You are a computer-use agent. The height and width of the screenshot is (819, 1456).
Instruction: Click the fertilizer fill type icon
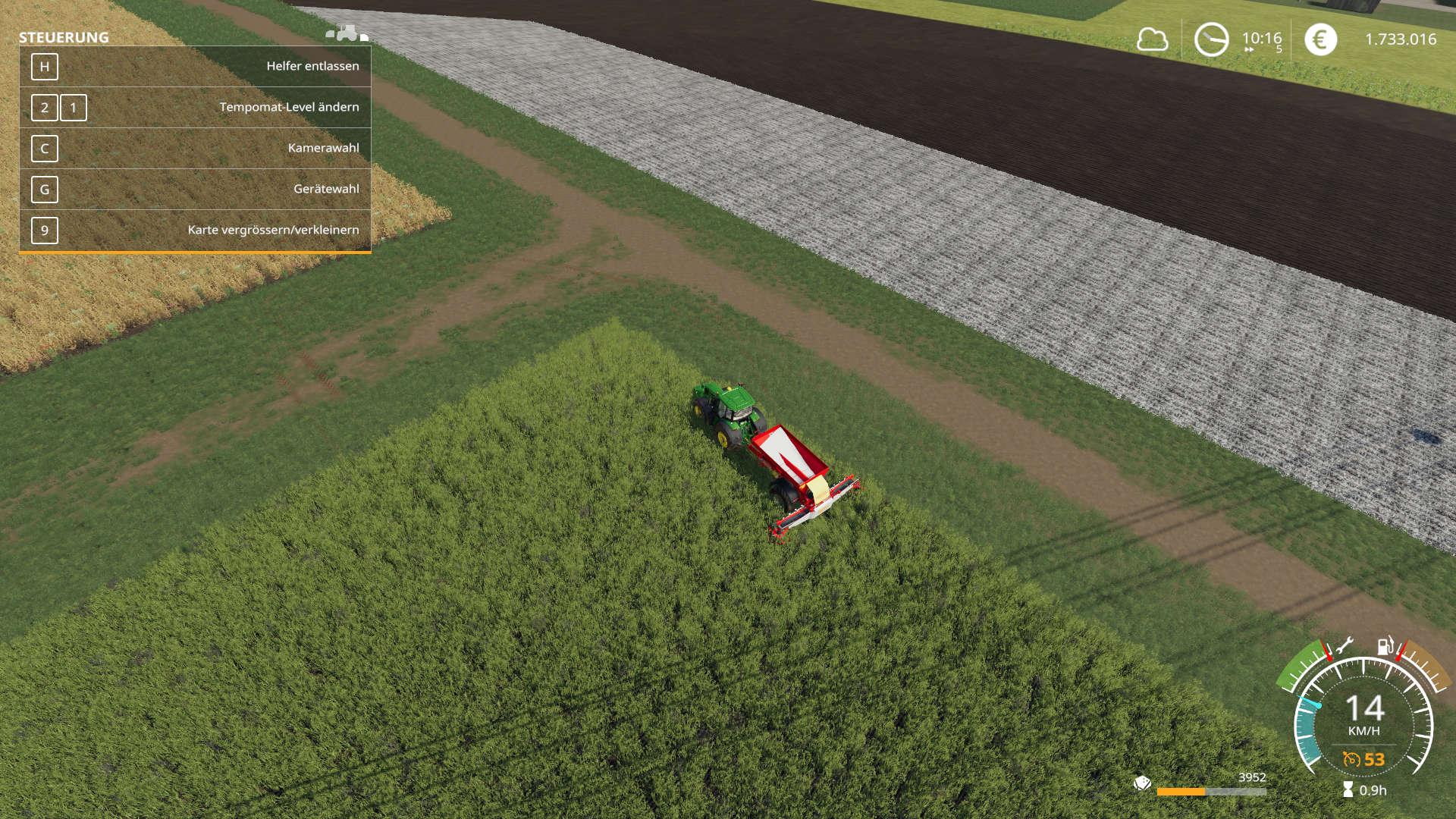coord(1142,783)
